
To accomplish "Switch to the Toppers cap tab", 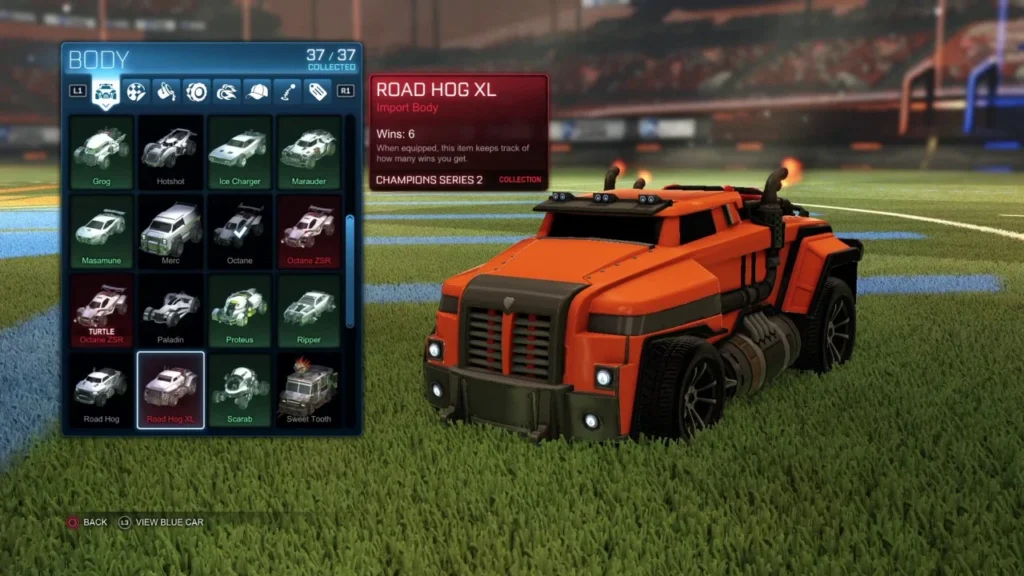I will 257,92.
